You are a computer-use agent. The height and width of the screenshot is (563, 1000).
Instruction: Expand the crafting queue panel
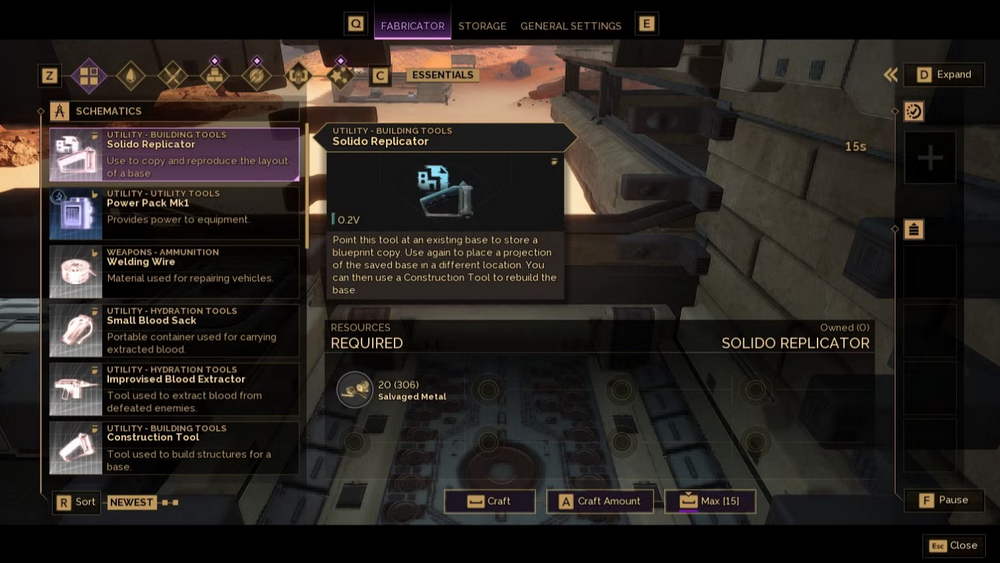944,74
